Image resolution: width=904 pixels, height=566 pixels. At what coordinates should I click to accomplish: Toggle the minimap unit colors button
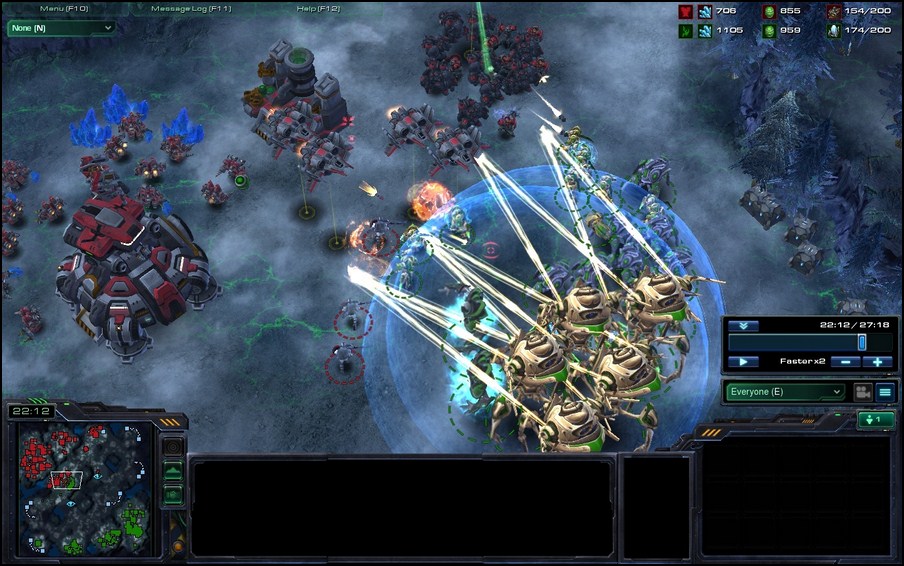point(173,493)
